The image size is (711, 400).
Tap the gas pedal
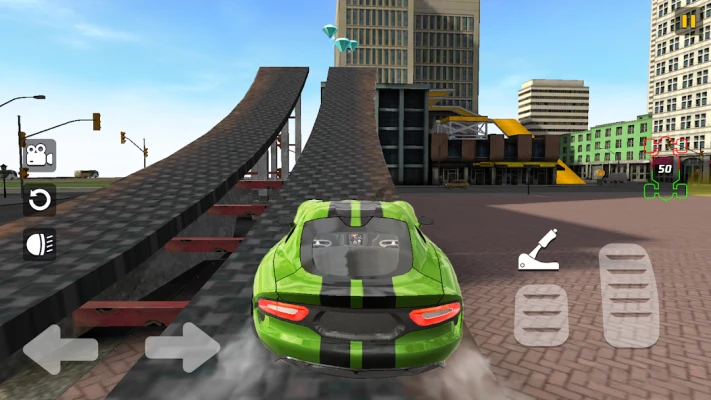(x=629, y=295)
